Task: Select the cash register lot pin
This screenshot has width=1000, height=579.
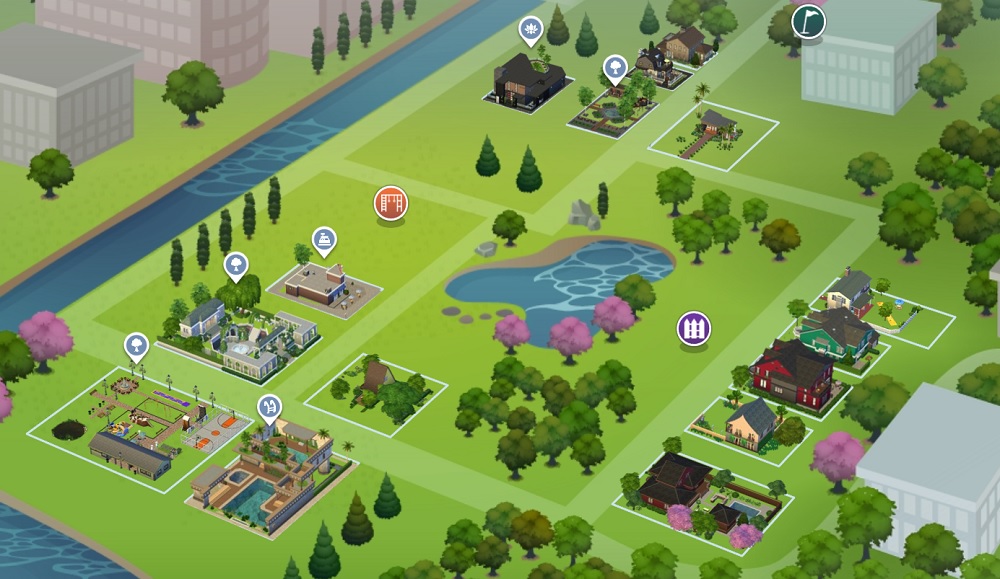Action: click(324, 240)
